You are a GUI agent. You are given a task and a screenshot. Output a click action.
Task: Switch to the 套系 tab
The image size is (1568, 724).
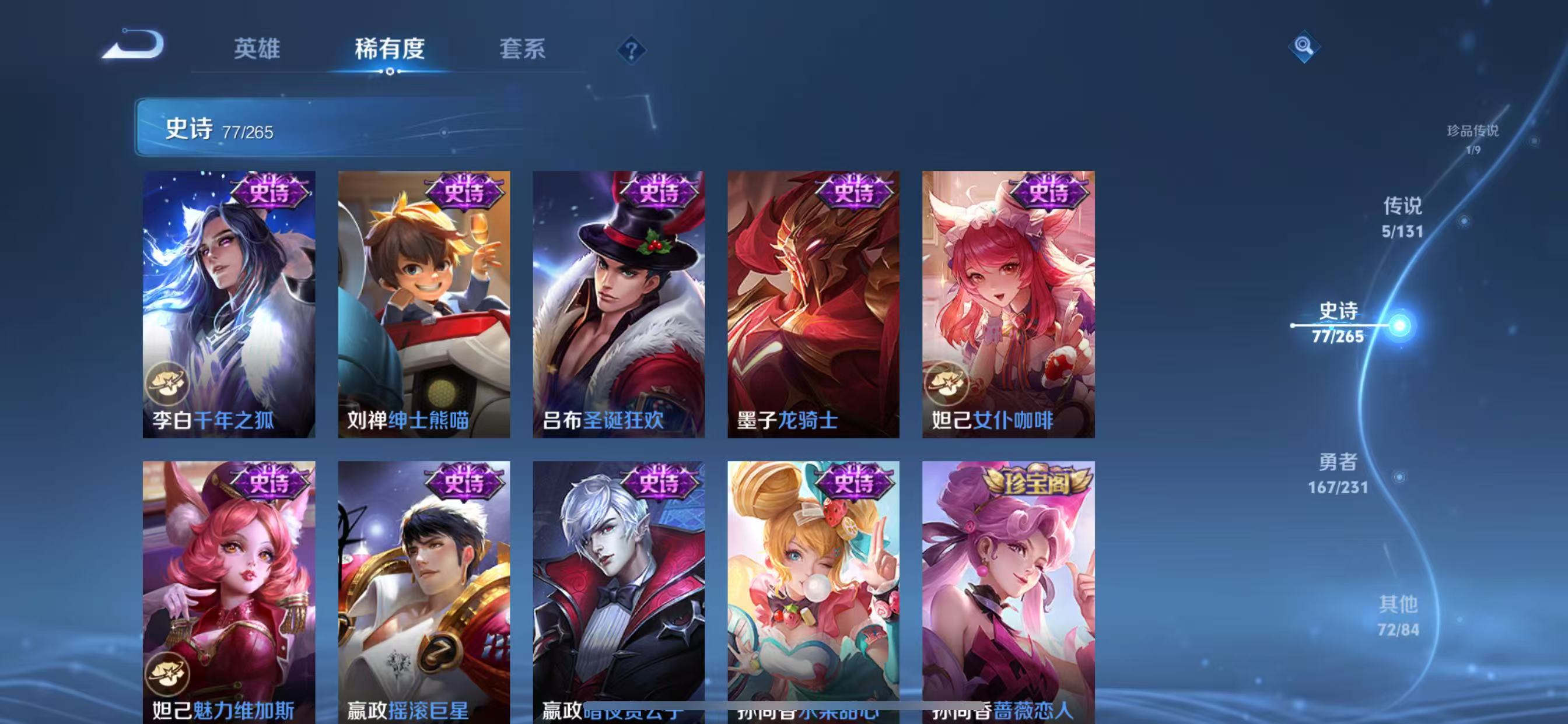tap(521, 51)
